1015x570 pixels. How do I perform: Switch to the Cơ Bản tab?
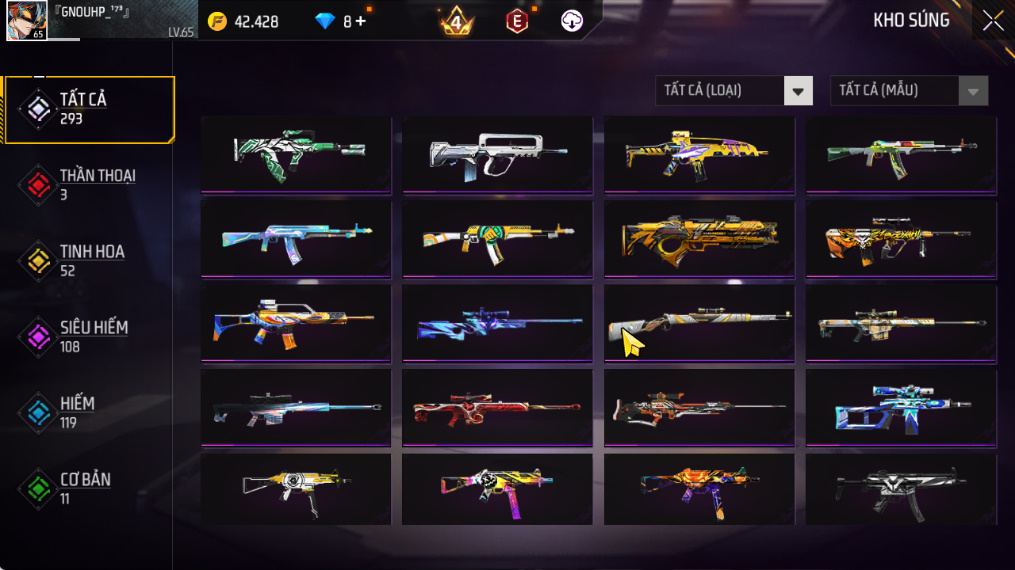pos(89,488)
